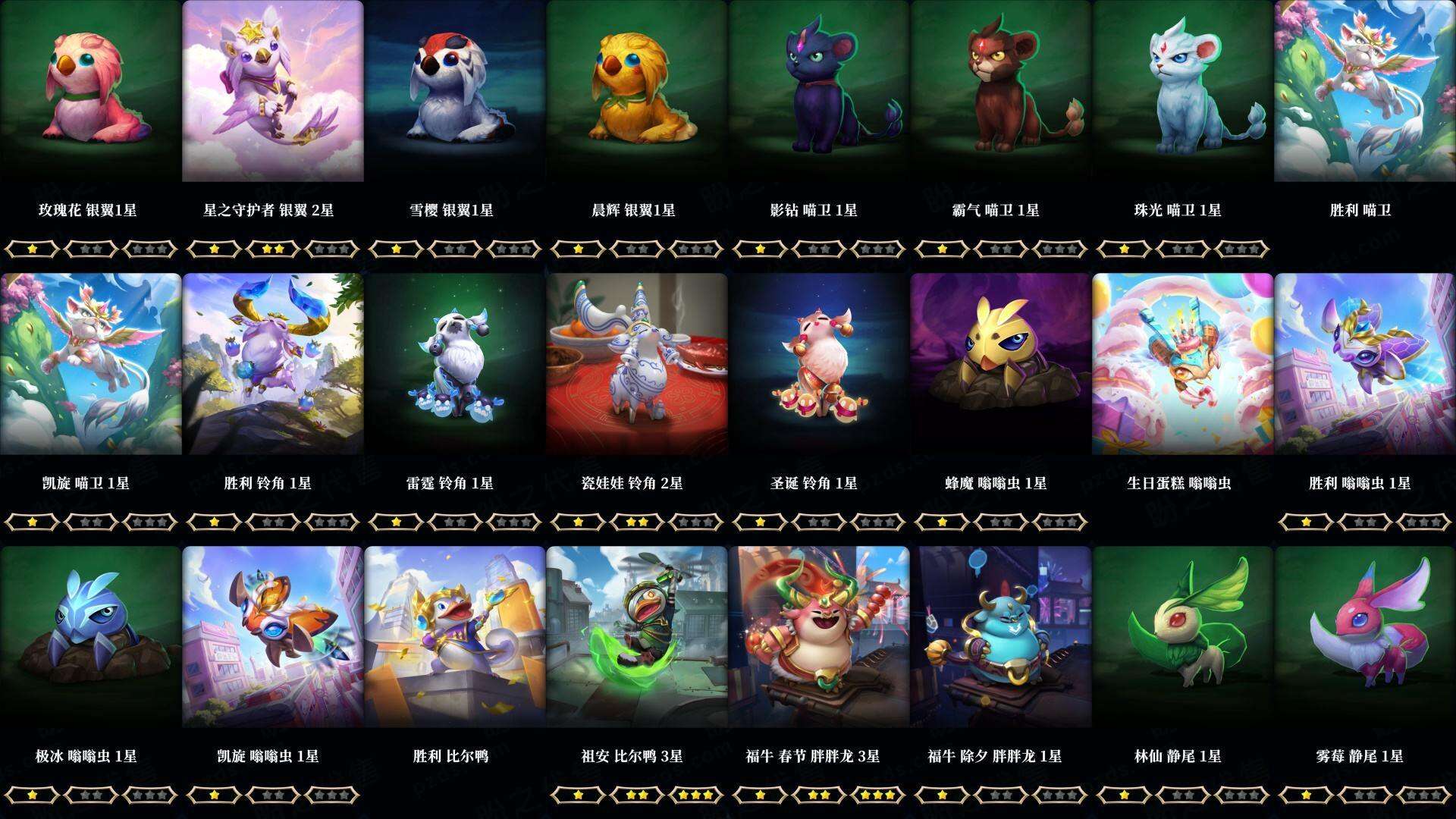The width and height of the screenshot is (1456, 819).
Task: Open the 胜利 喵卫 portrait
Action: [1365, 99]
